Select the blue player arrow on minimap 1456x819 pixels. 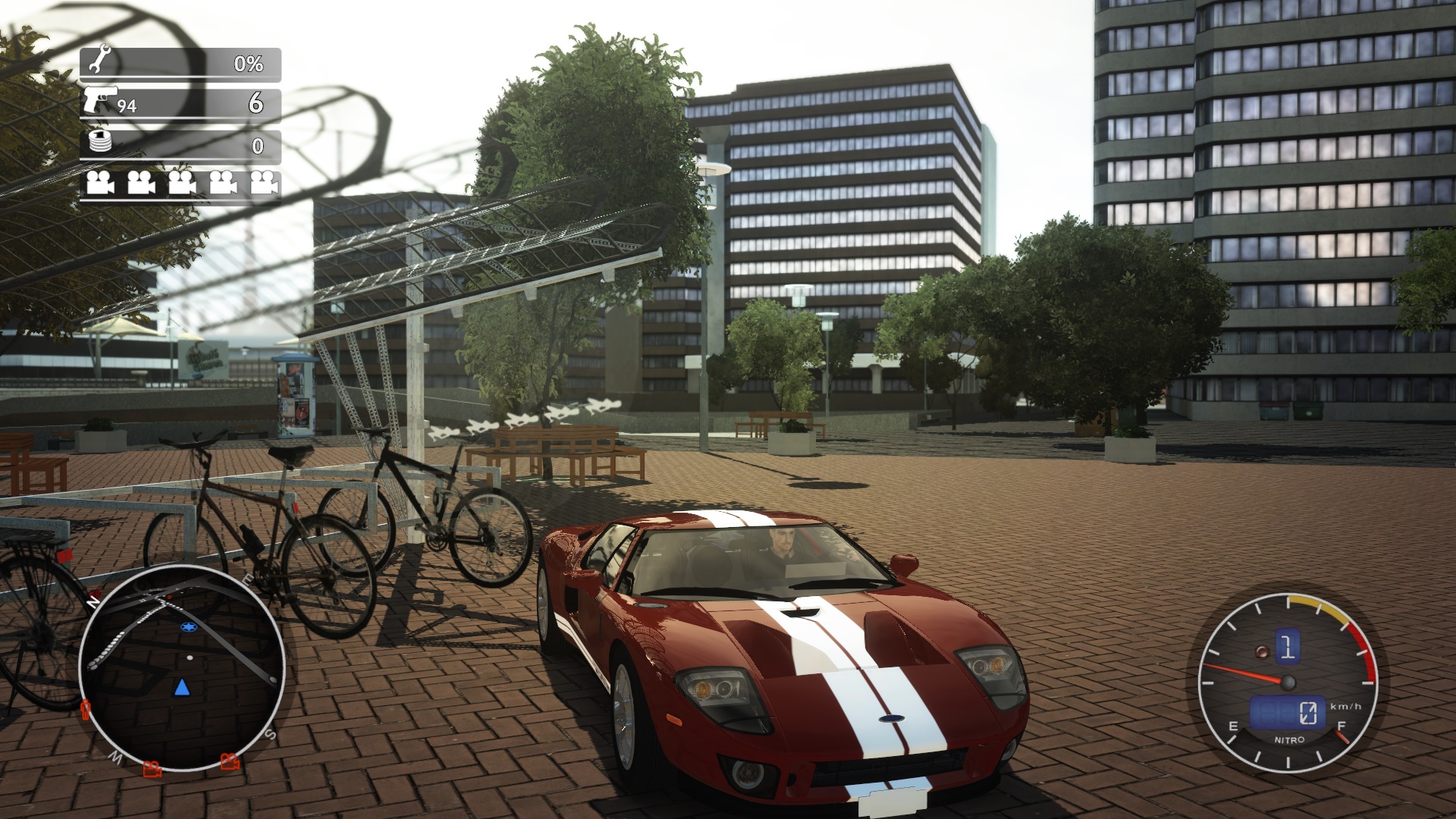[x=182, y=687]
